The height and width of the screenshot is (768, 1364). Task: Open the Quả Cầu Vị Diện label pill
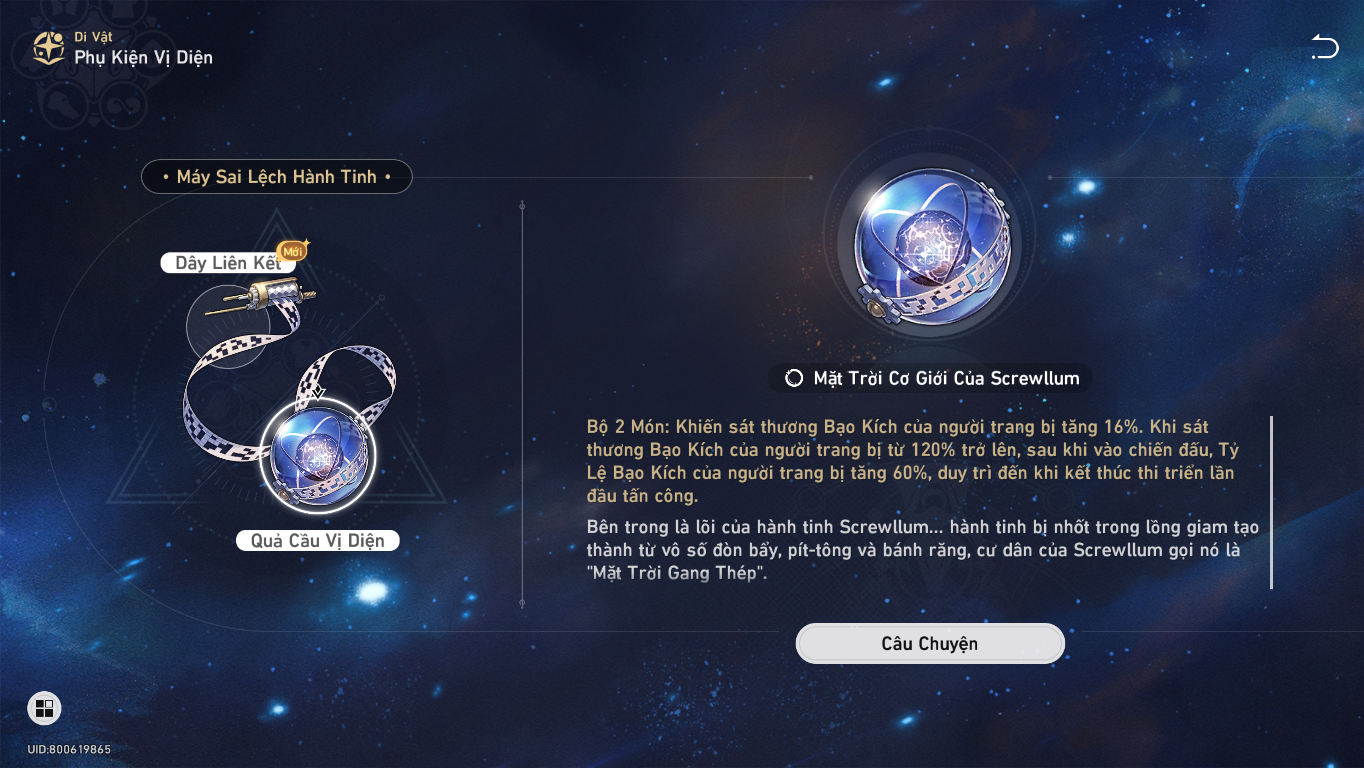point(317,539)
